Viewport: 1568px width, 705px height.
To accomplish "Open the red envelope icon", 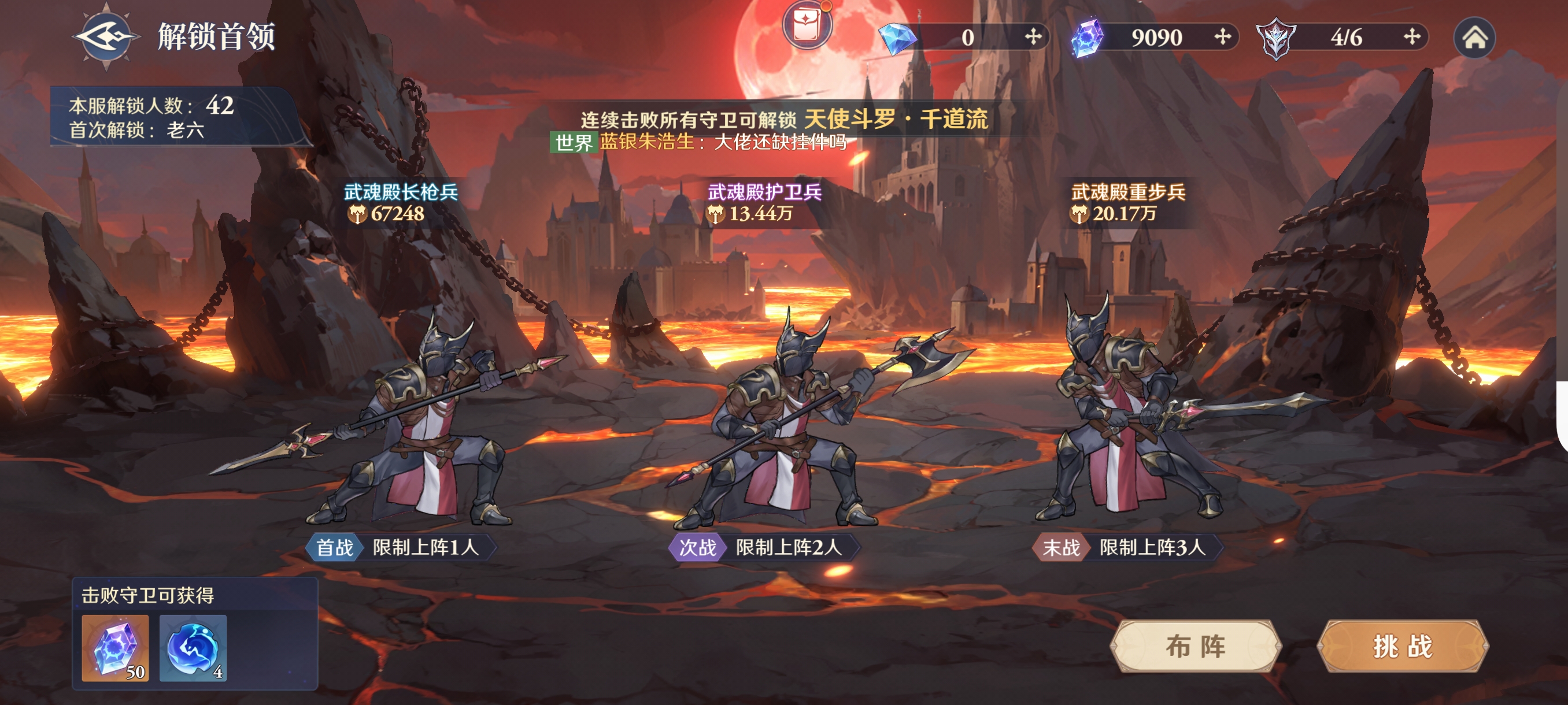I will coord(807,24).
